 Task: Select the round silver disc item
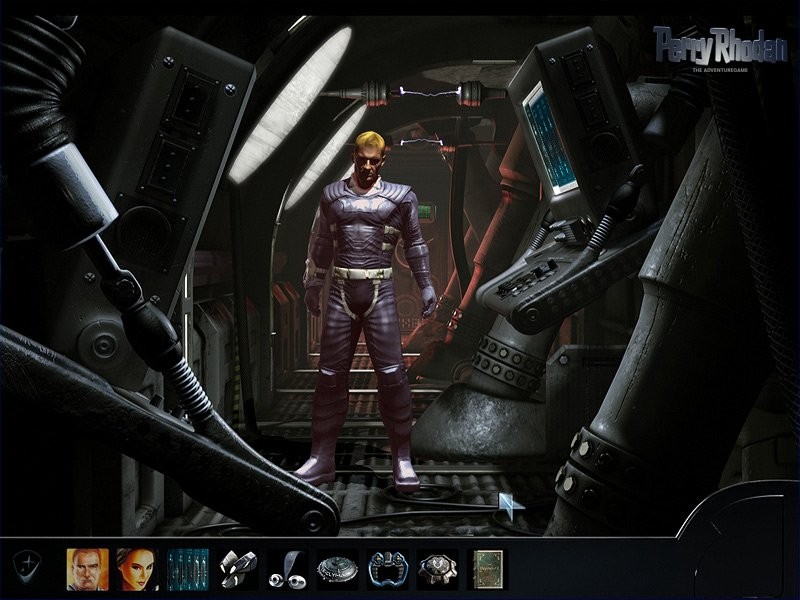pos(337,568)
